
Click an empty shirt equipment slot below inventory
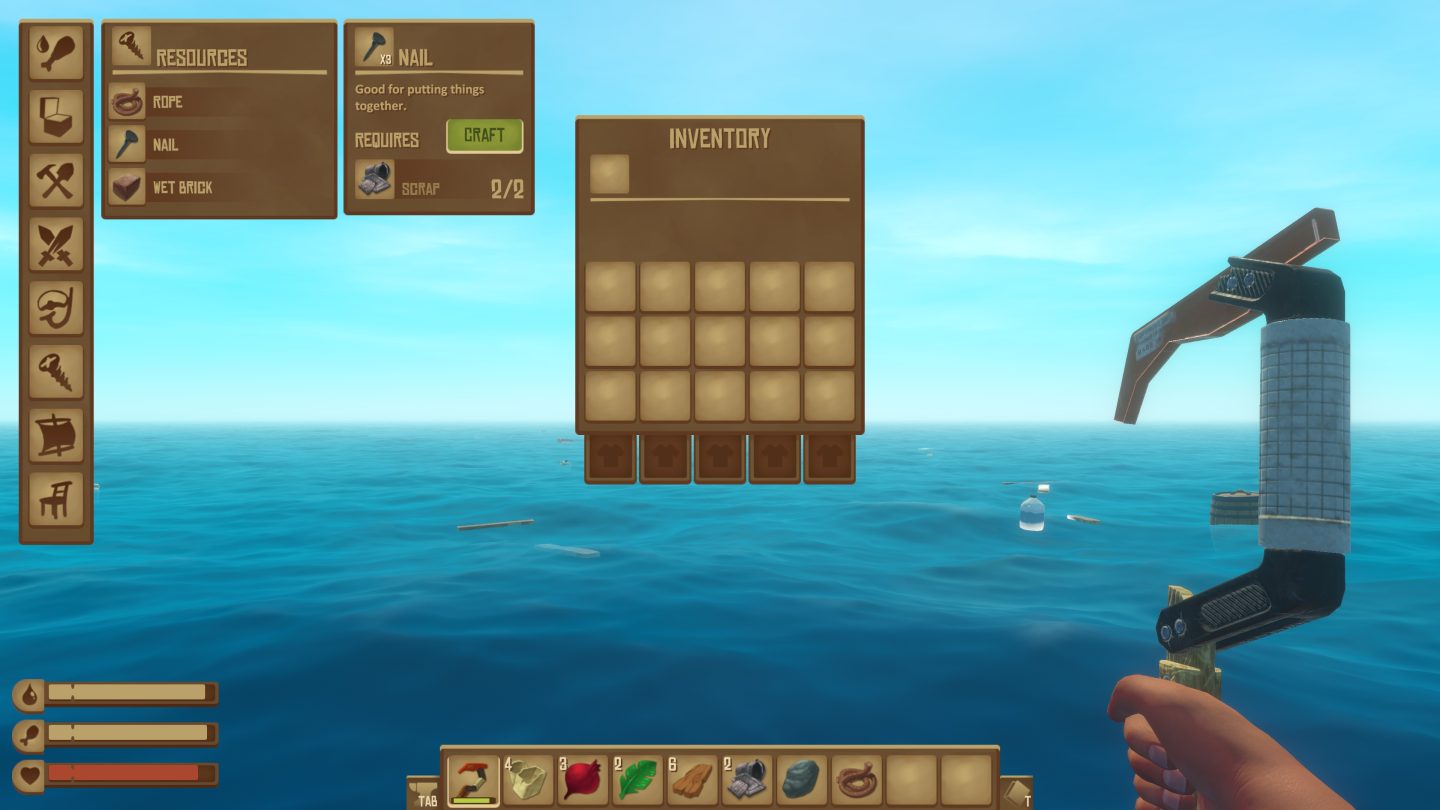(609, 457)
